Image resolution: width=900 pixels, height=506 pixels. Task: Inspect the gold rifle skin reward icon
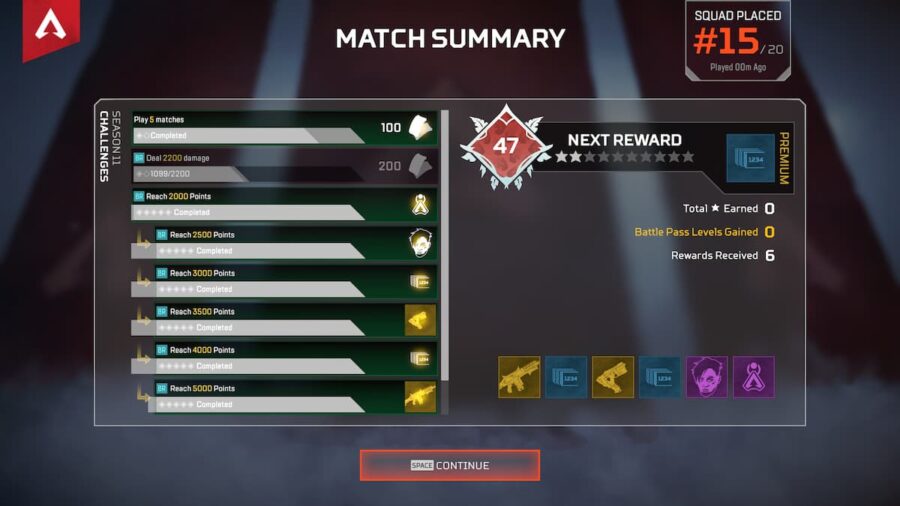519,377
